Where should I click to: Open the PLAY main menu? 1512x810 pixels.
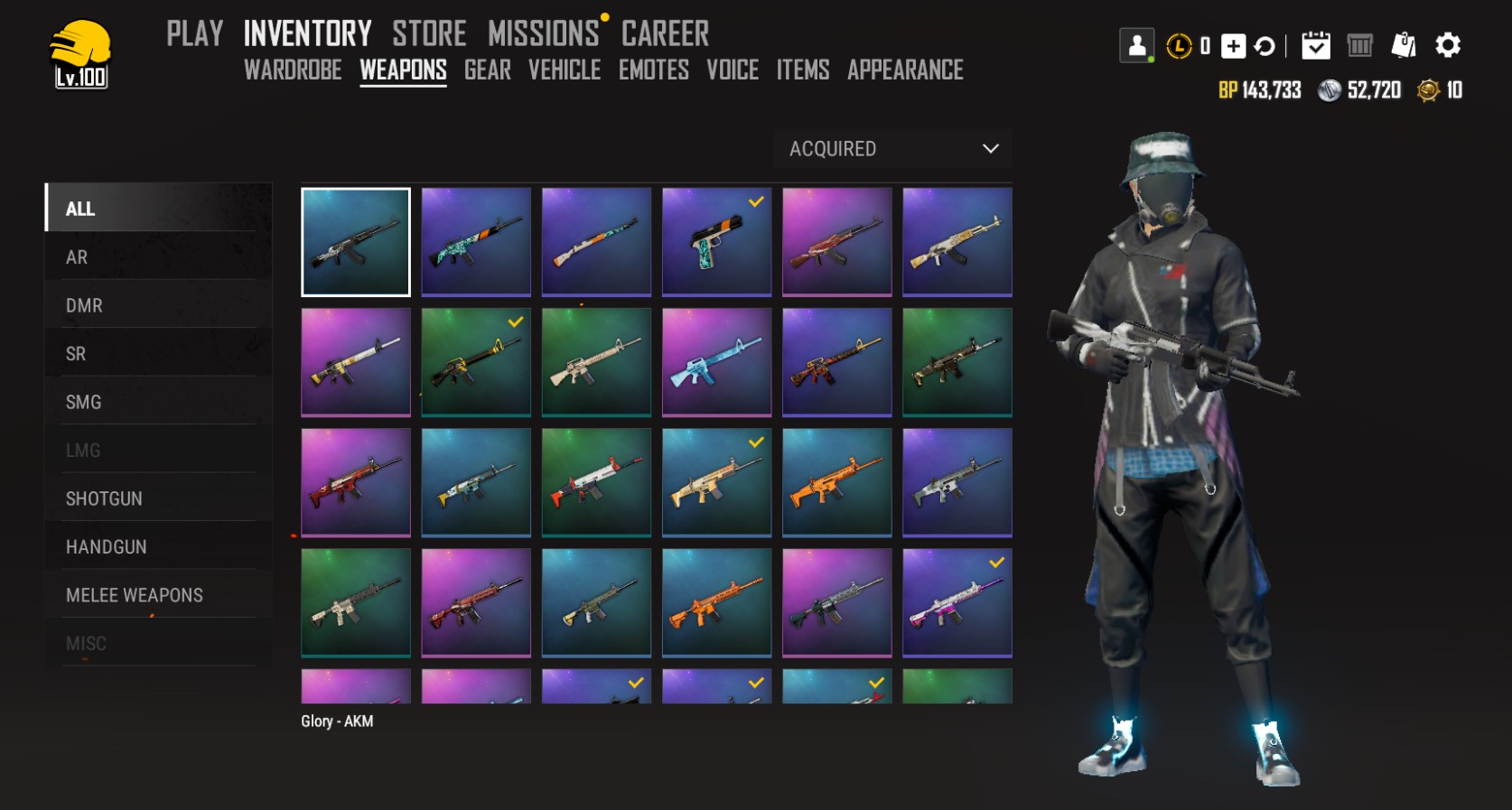click(x=194, y=34)
